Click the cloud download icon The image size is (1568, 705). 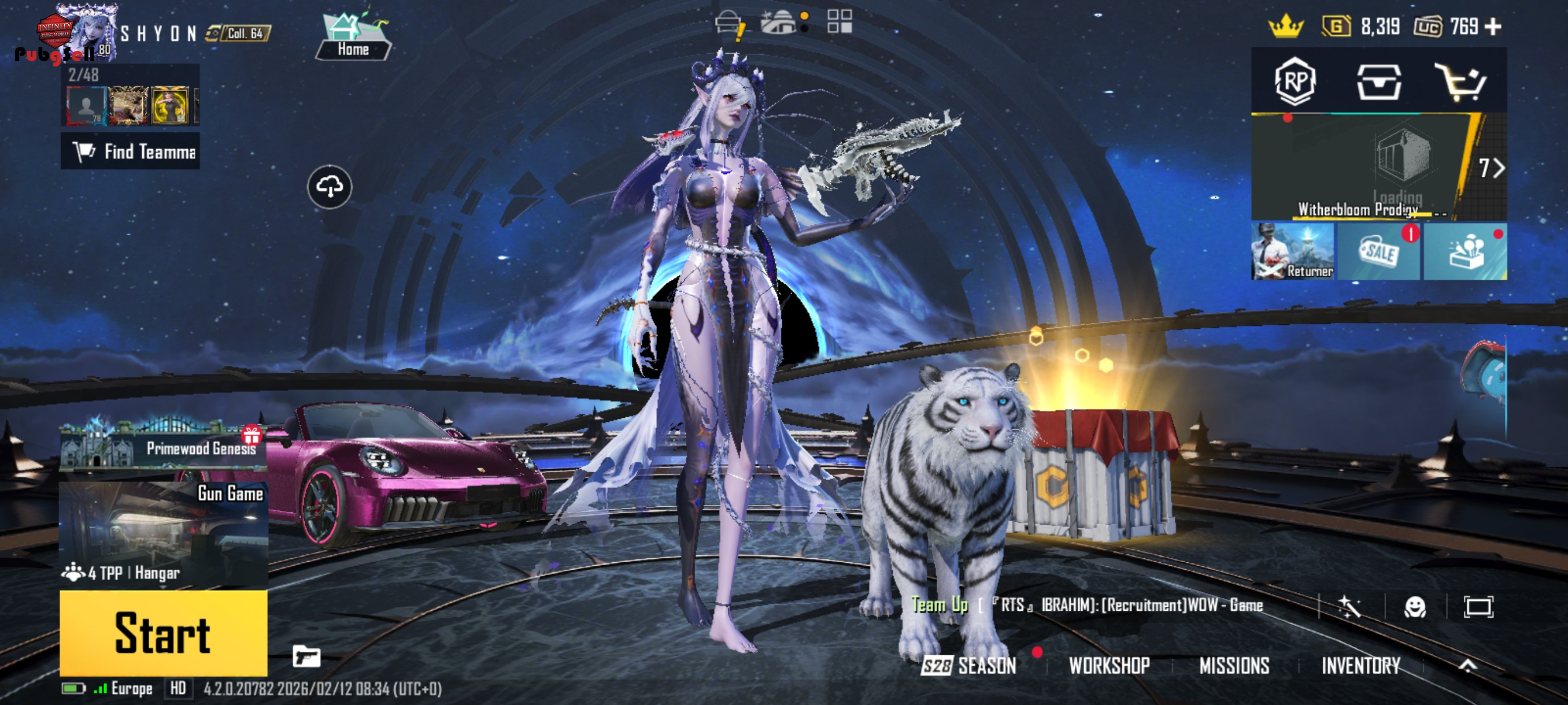pyautogui.click(x=330, y=187)
